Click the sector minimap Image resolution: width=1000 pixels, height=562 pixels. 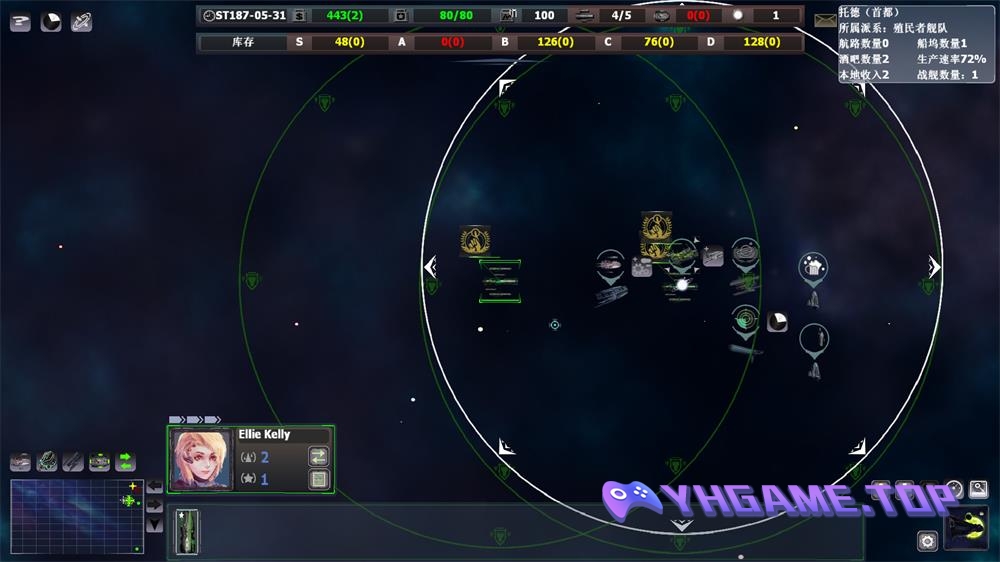click(77, 516)
